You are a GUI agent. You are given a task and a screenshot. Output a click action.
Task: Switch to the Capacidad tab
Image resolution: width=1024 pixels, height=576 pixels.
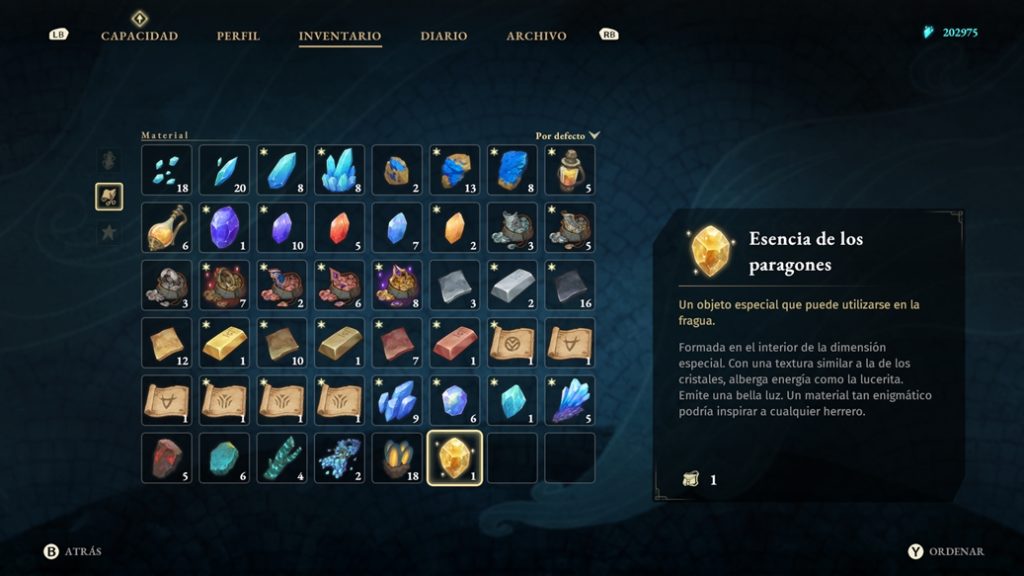[x=139, y=36]
